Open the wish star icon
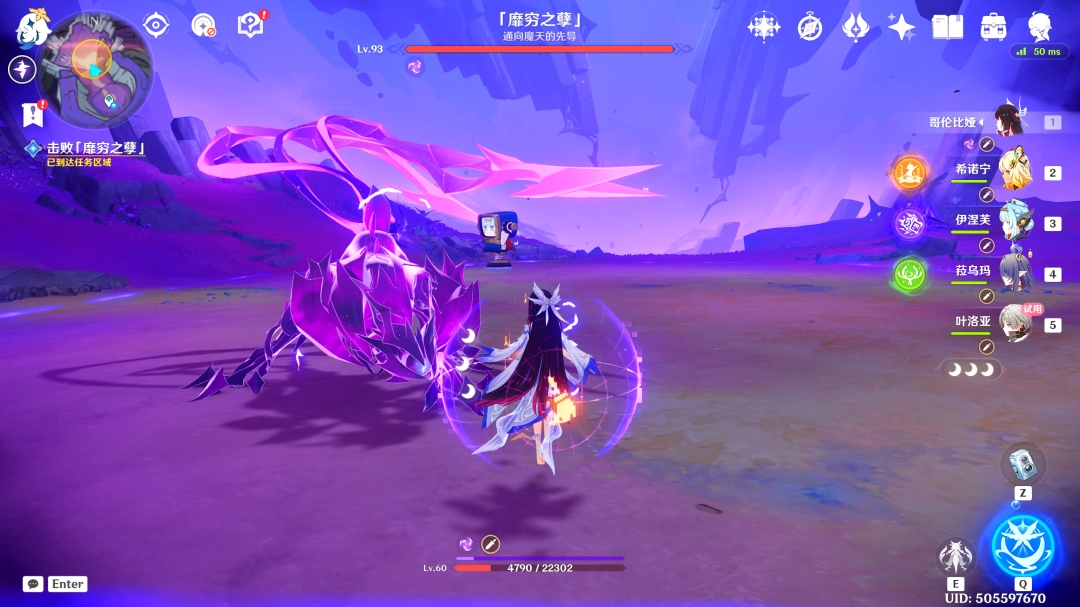 (764, 27)
